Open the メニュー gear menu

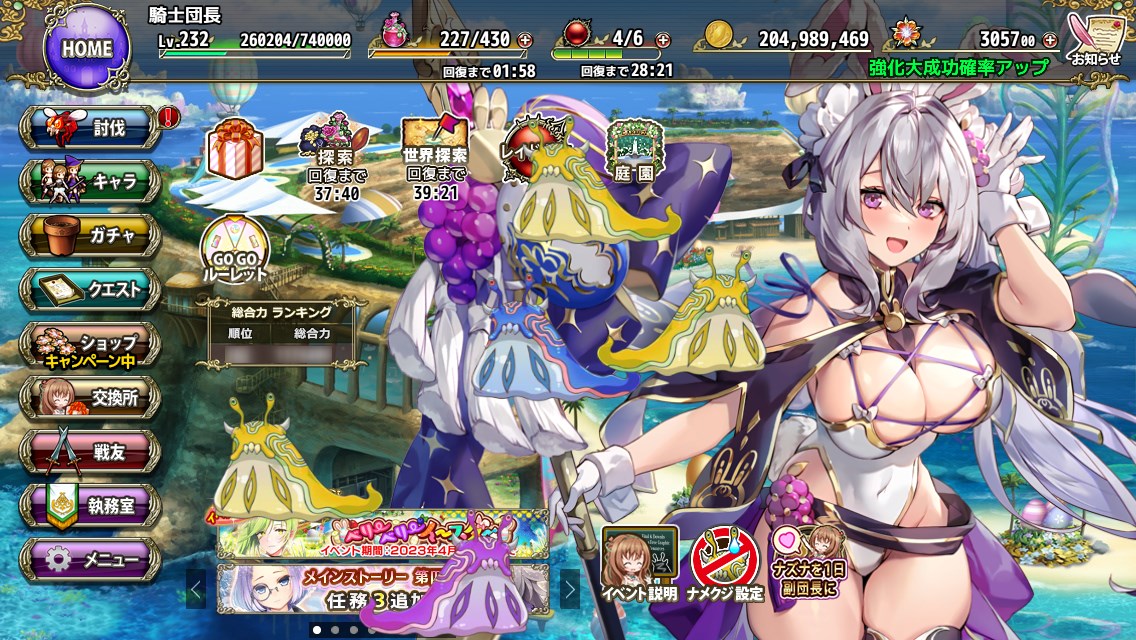click(x=90, y=560)
